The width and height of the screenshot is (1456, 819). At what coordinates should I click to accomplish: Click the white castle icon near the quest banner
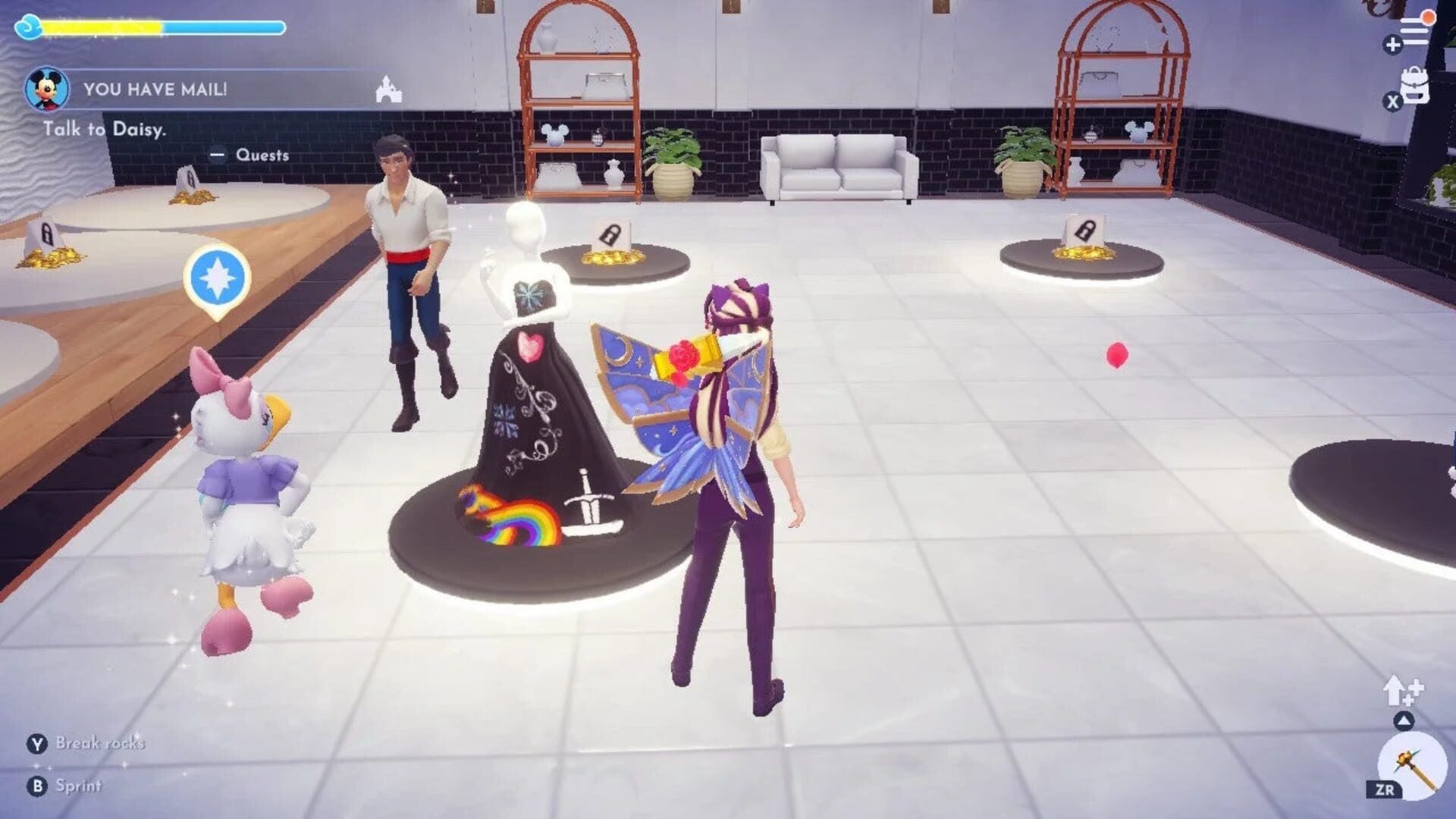click(x=388, y=89)
